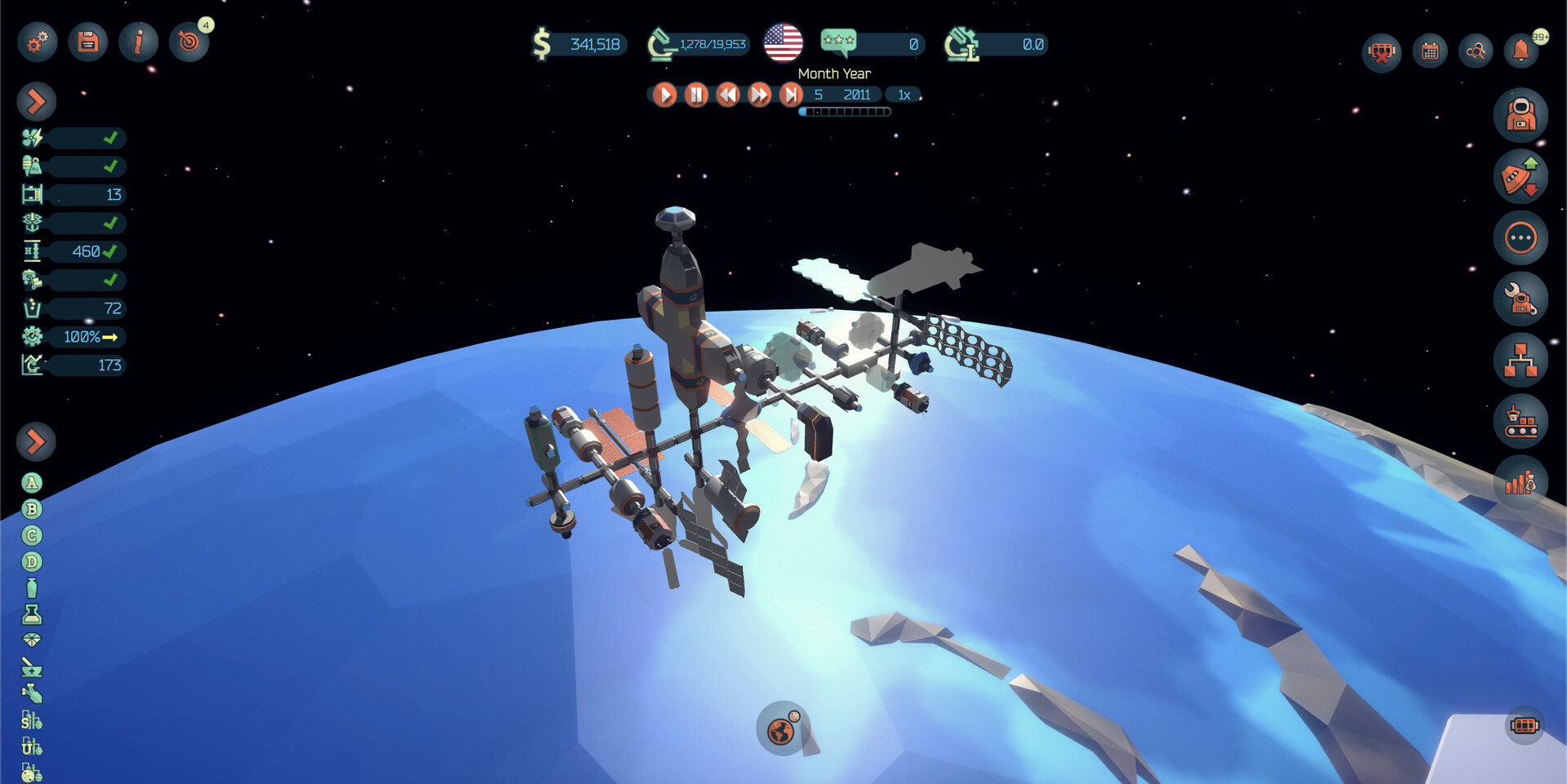Open the tech tree hierarchy panel
The width and height of the screenshot is (1567, 784).
coord(1523,360)
